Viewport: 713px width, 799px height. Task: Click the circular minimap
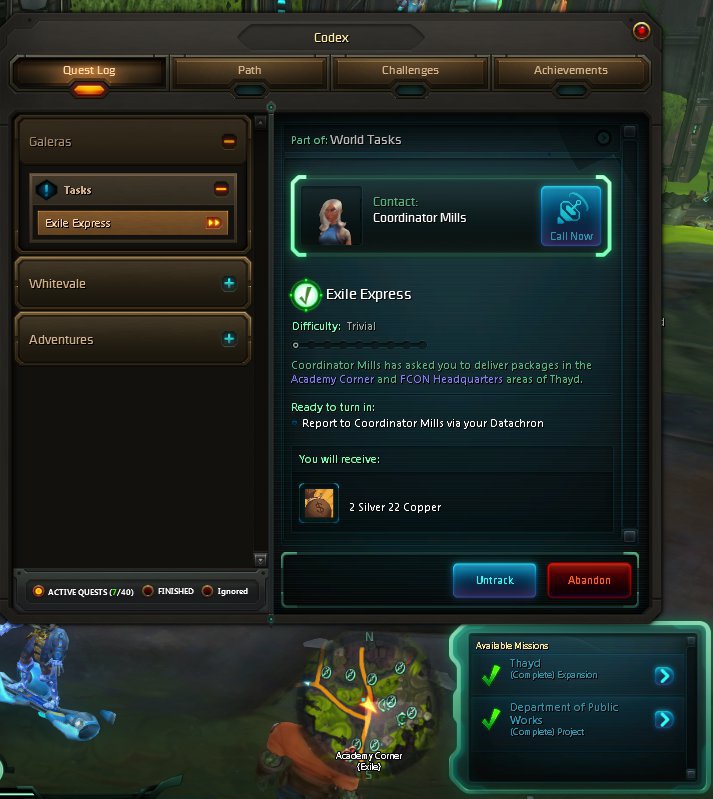[369, 701]
